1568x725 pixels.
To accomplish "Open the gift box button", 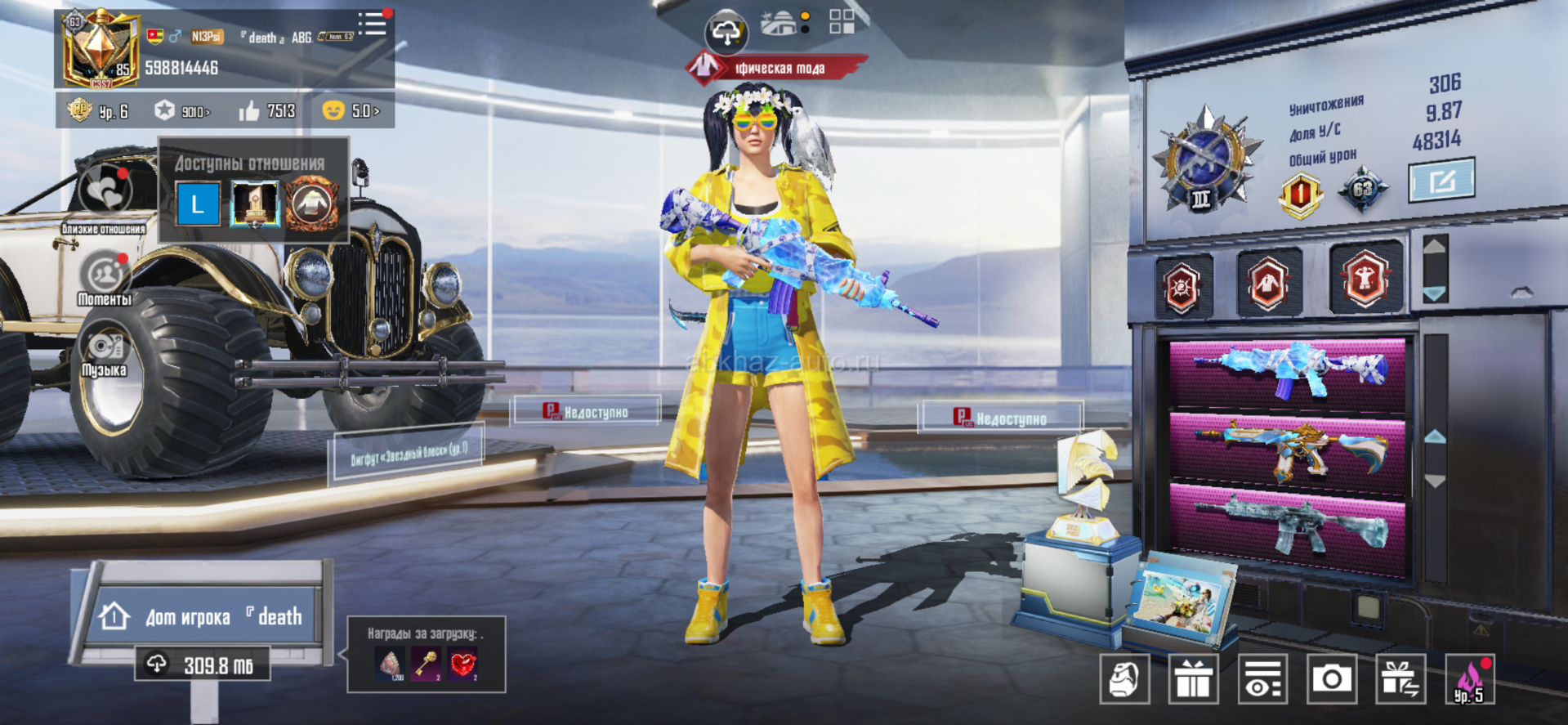I will 1193,678.
